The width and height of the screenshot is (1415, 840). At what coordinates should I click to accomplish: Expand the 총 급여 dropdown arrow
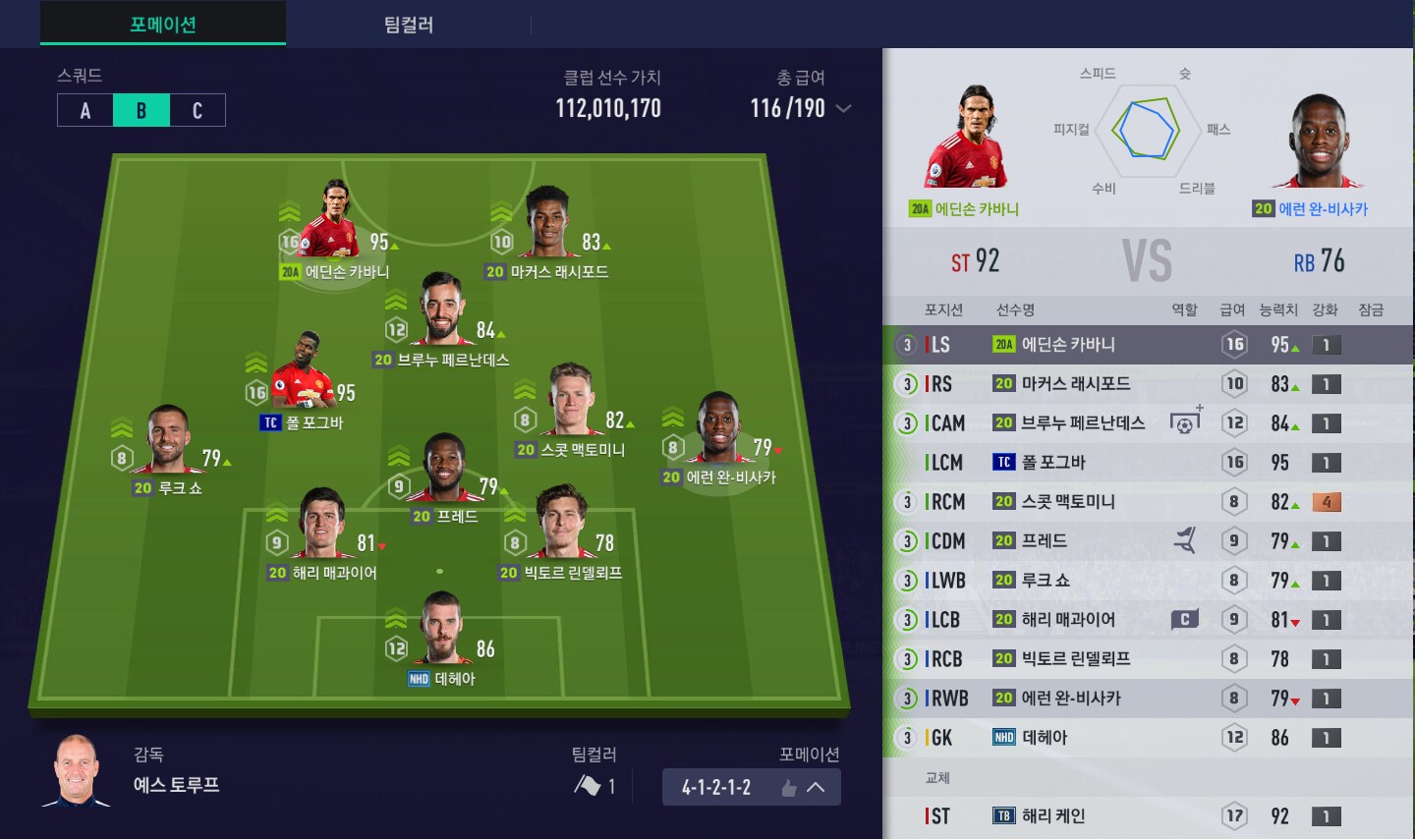[843, 109]
